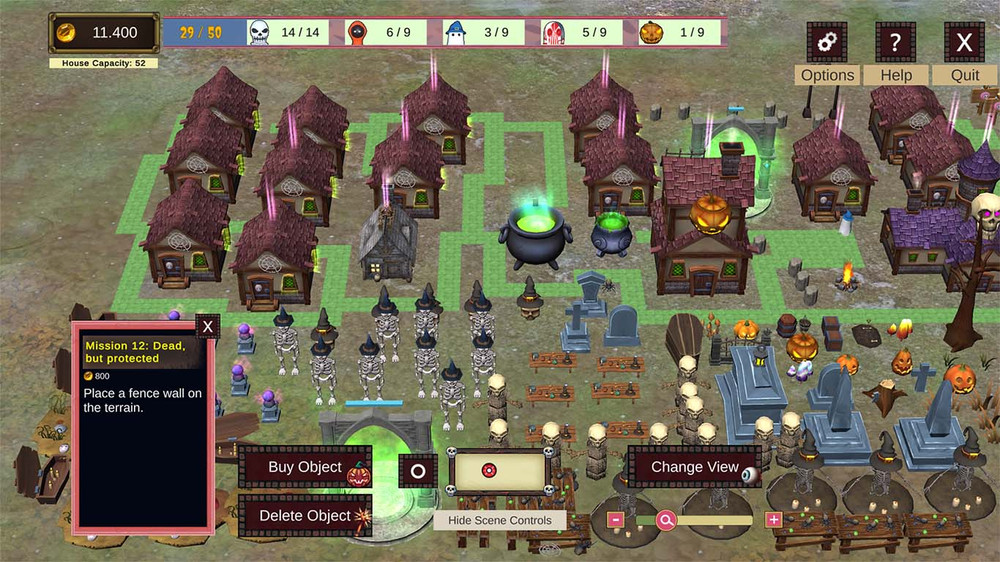Image resolution: width=1000 pixels, height=562 pixels.
Task: Close the Mission 12 panel
Action: tap(207, 326)
